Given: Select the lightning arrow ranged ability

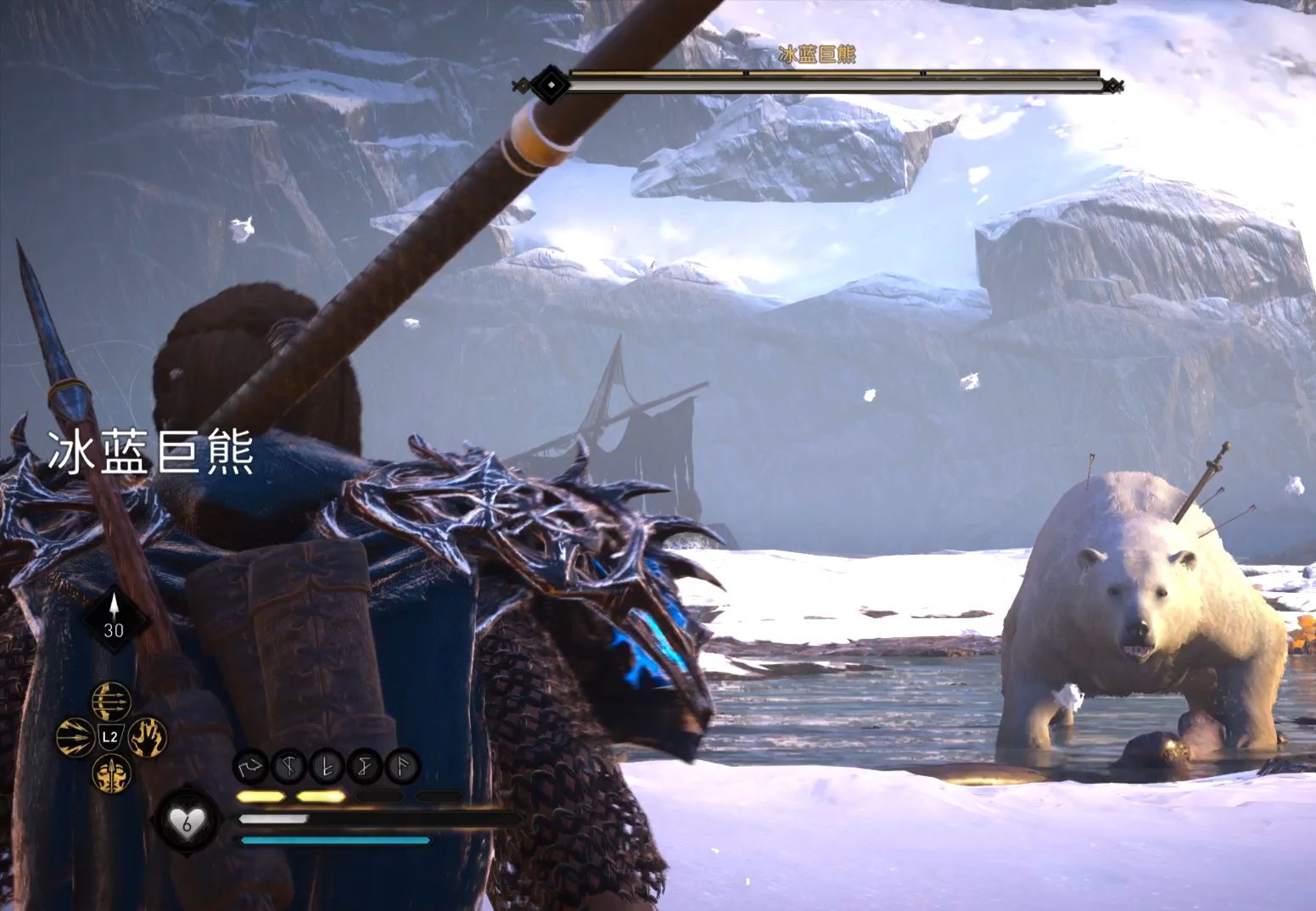Looking at the screenshot, I should 75,737.
